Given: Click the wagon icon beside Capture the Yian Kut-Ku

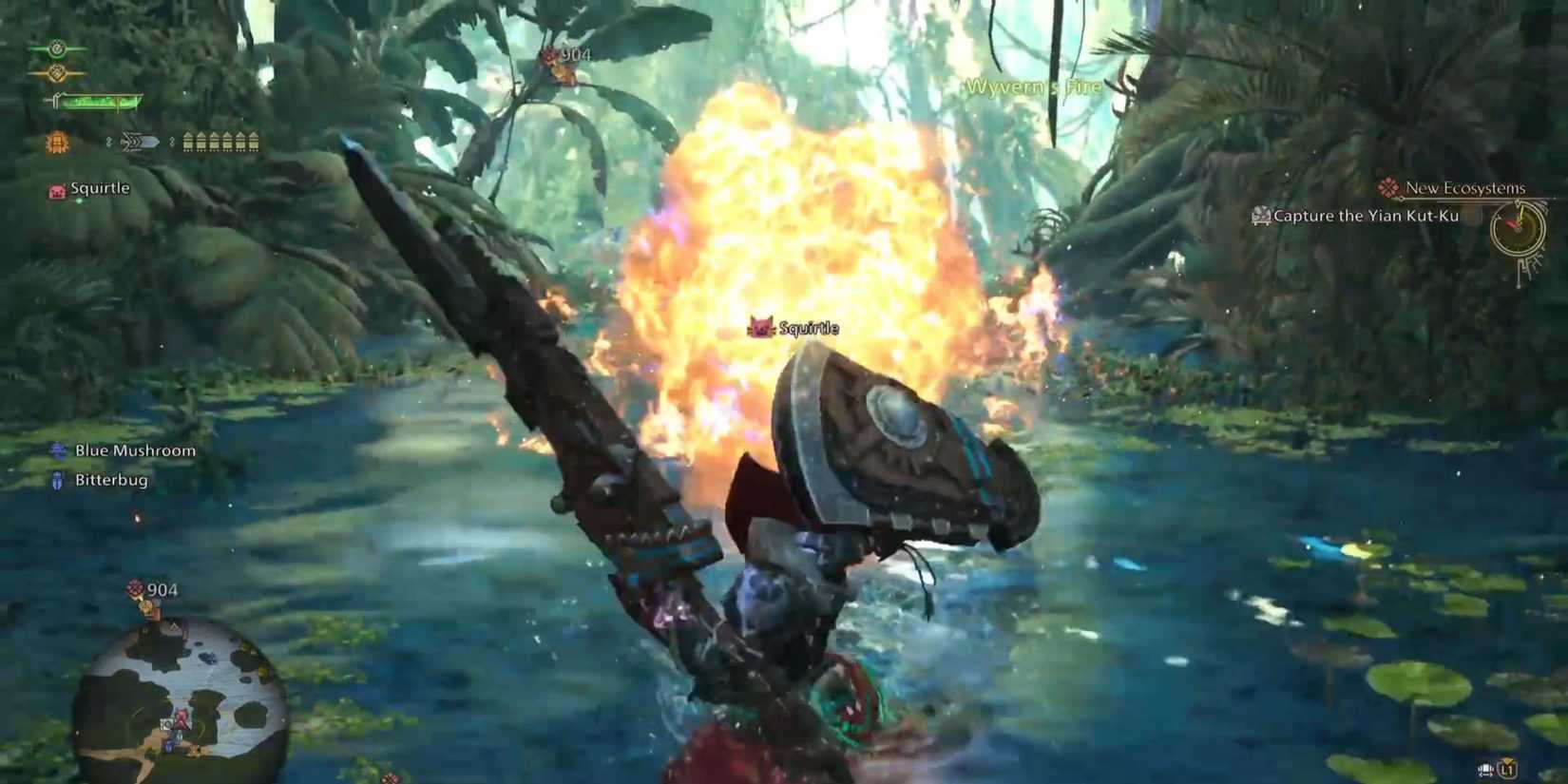Looking at the screenshot, I should pos(1263,216).
